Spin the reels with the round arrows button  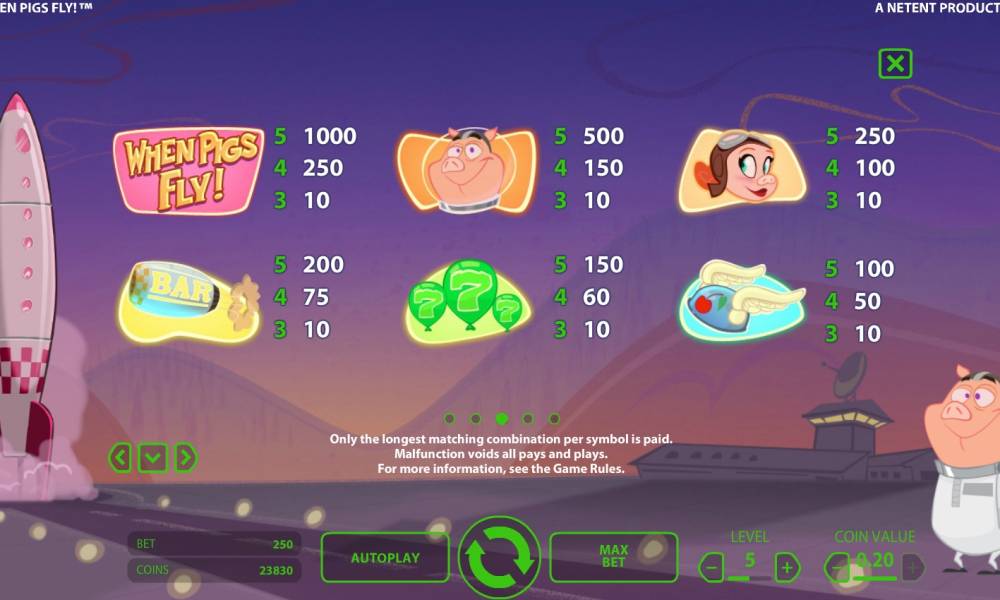[499, 558]
